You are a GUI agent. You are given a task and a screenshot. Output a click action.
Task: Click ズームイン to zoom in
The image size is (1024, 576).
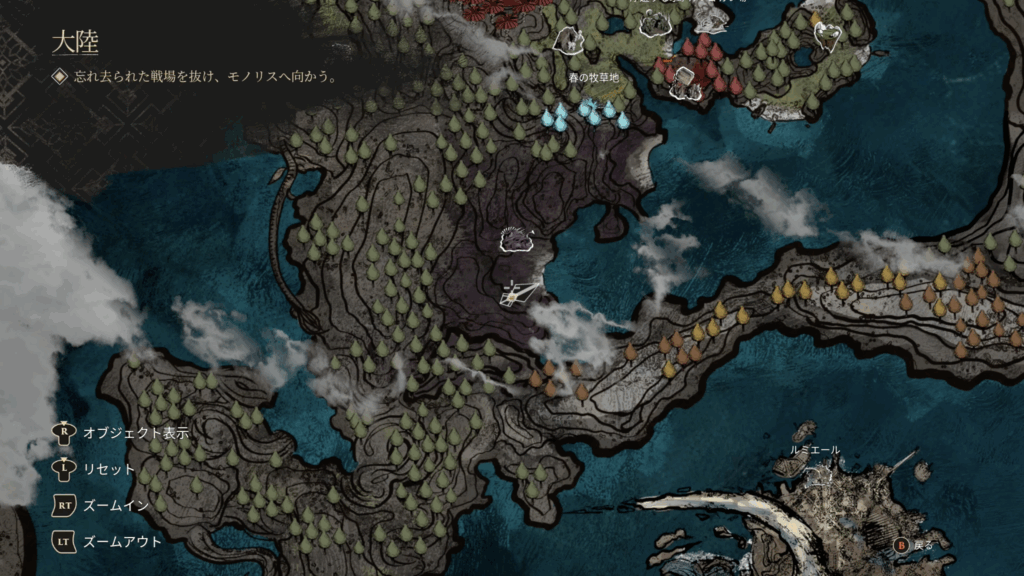point(115,505)
